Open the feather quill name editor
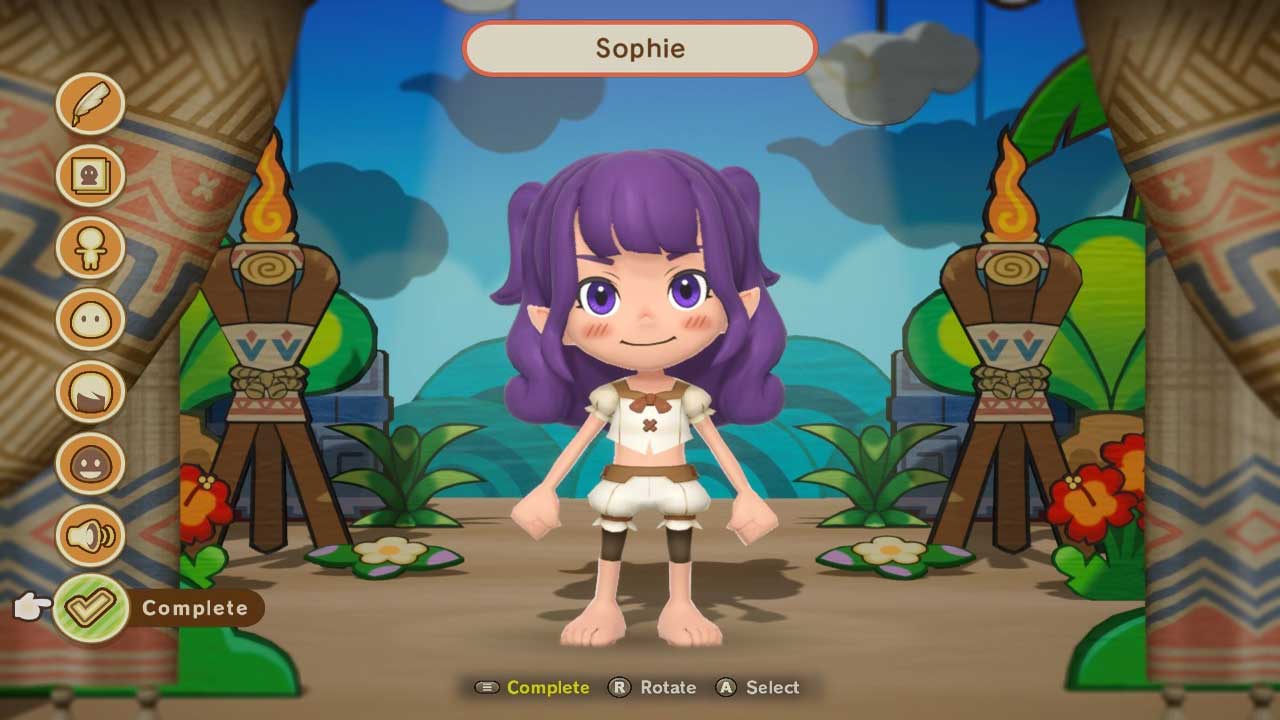Image resolution: width=1280 pixels, height=720 pixels. click(90, 103)
